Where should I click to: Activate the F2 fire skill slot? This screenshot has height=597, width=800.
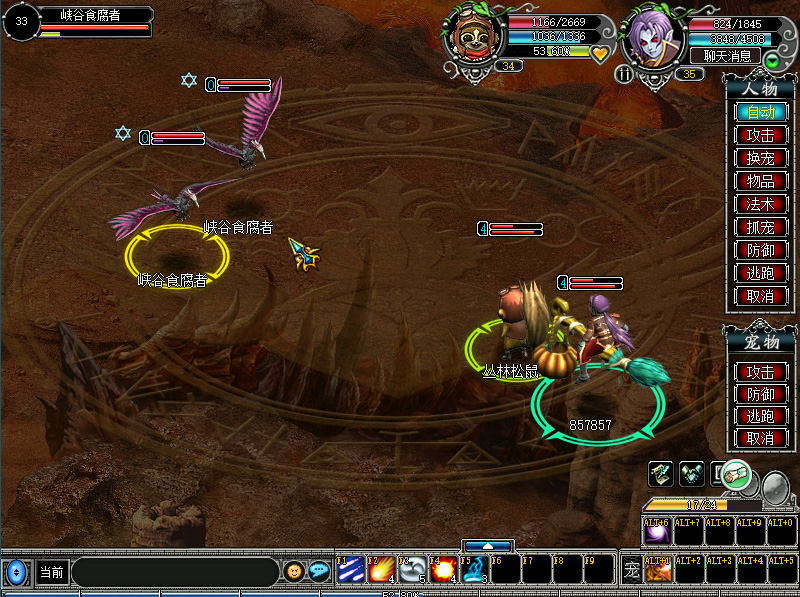(381, 570)
